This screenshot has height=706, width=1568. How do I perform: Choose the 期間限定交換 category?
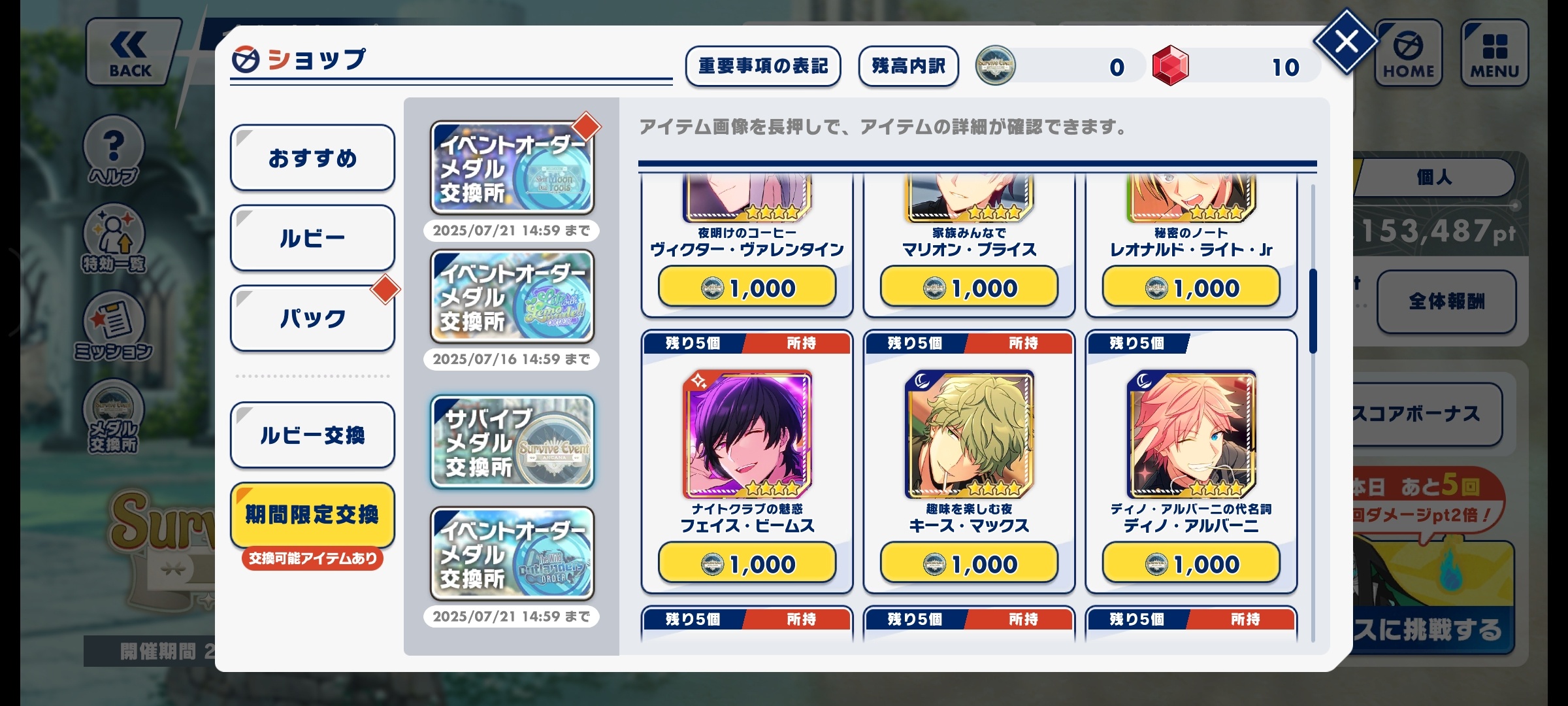point(312,514)
